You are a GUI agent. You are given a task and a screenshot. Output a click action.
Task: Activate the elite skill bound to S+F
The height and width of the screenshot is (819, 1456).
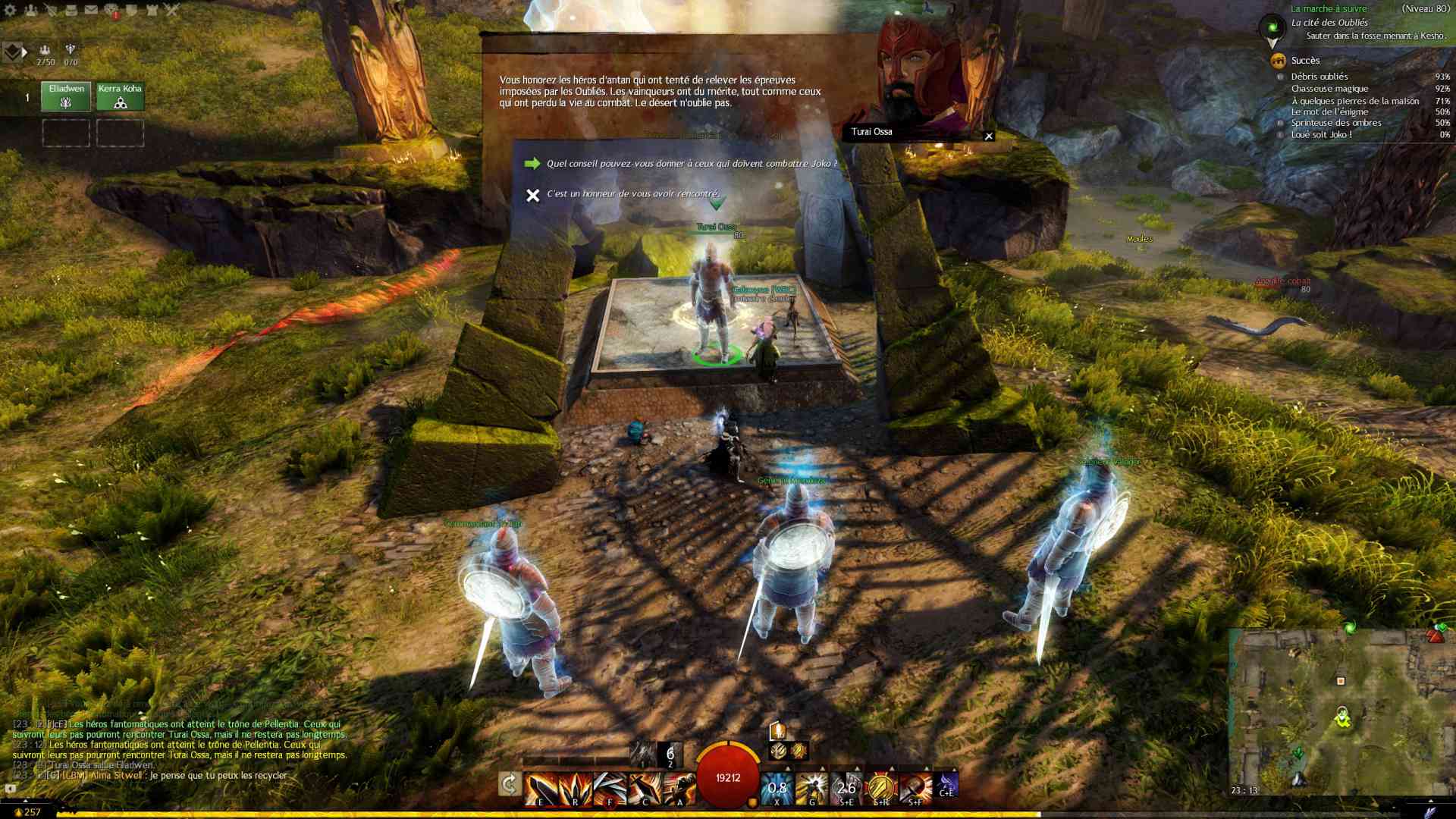915,789
